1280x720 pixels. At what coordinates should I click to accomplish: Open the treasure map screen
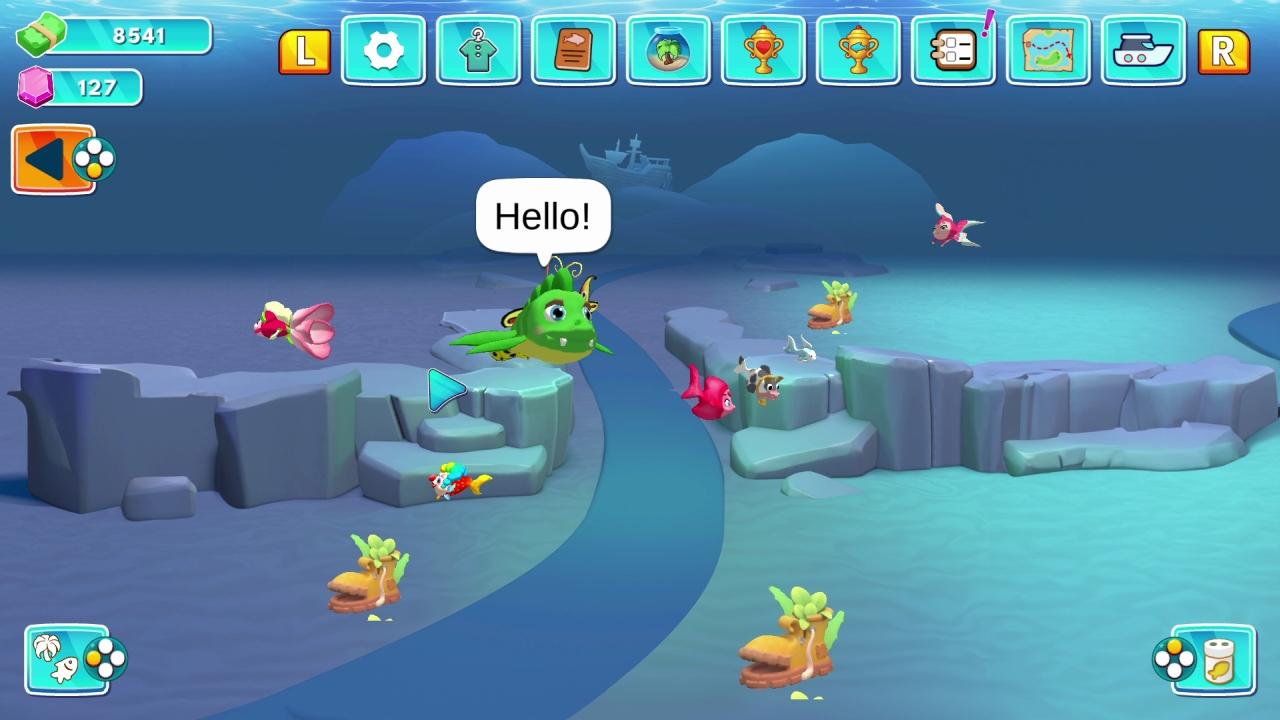(x=1048, y=50)
